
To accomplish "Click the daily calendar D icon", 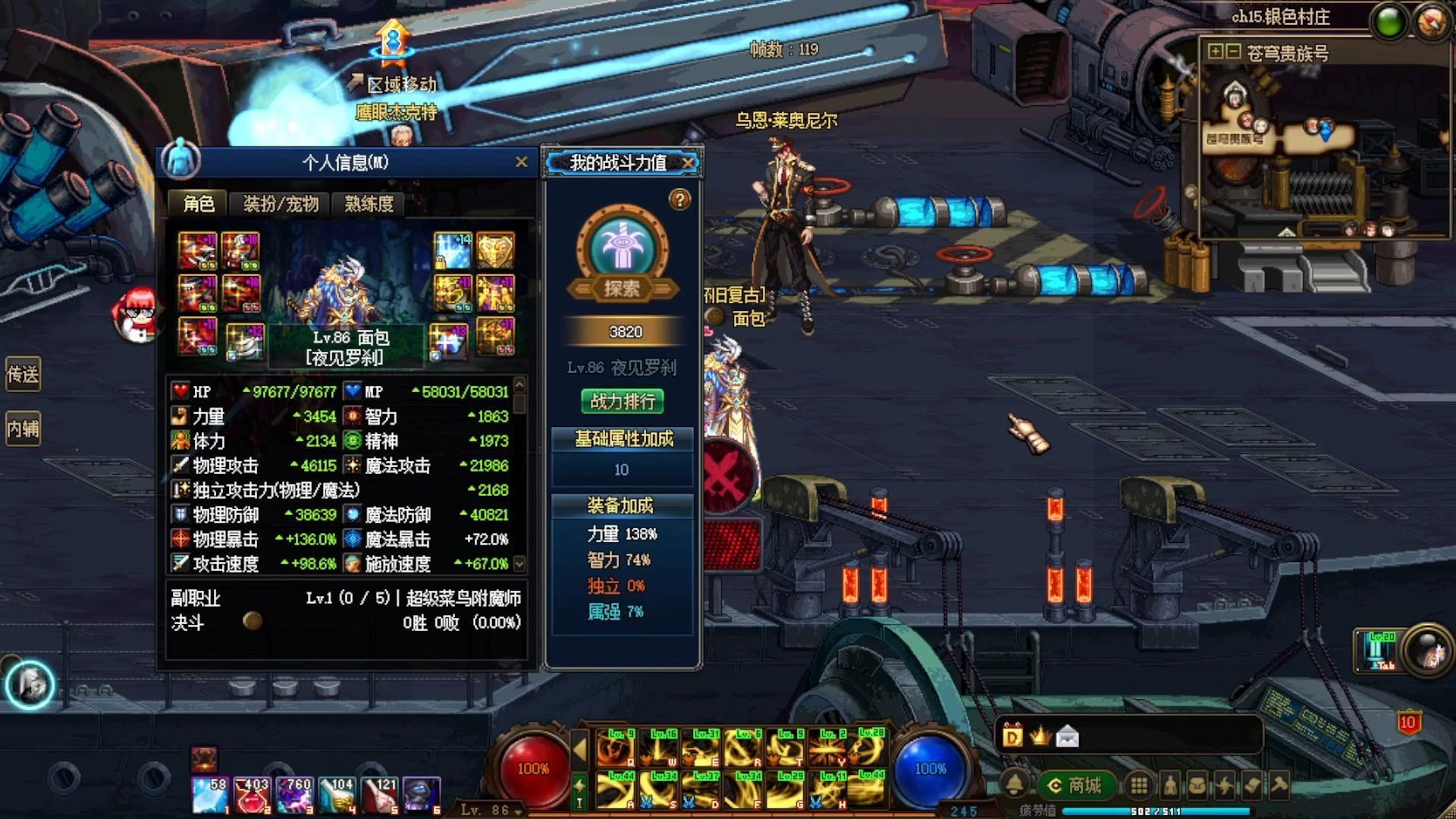I will point(1012,736).
